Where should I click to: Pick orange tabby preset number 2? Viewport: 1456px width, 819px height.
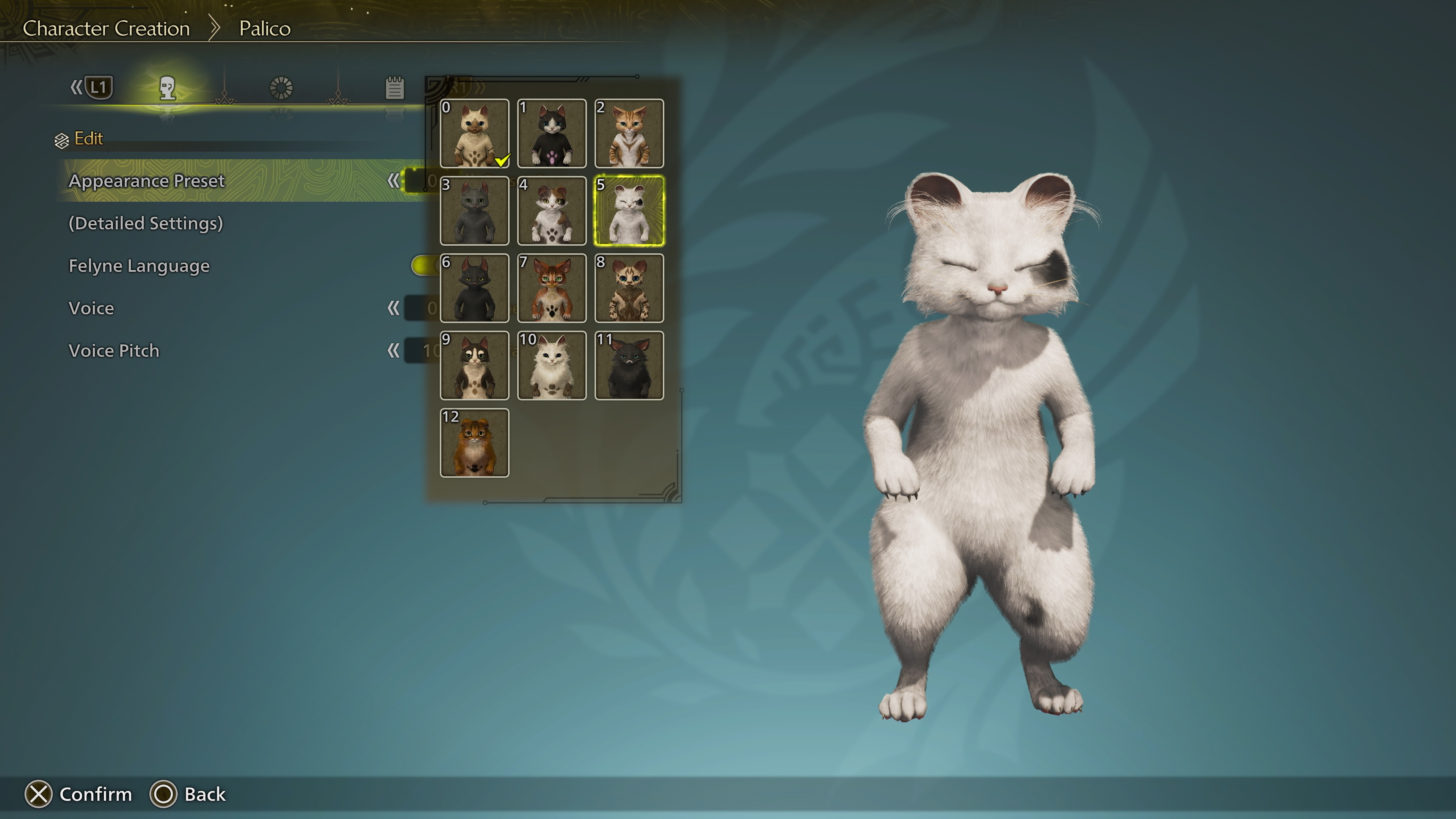pos(629,133)
